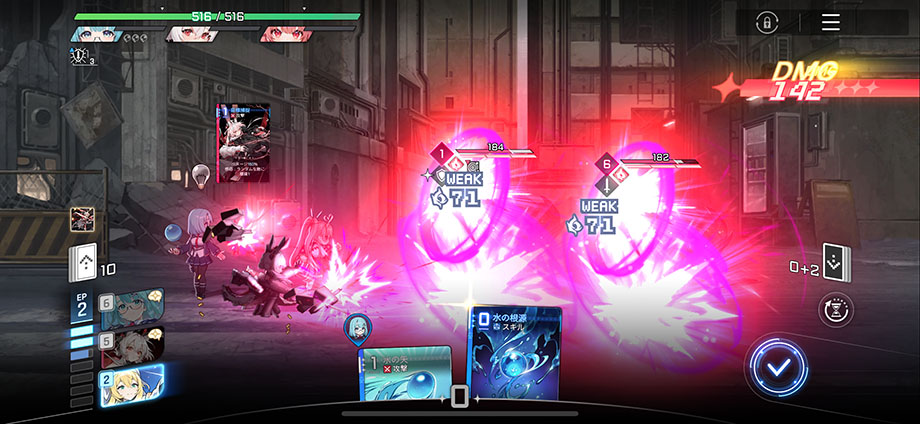View the blue-haired party member portrait
Viewport: 920px width, 424px height.
pyautogui.click(x=96, y=33)
